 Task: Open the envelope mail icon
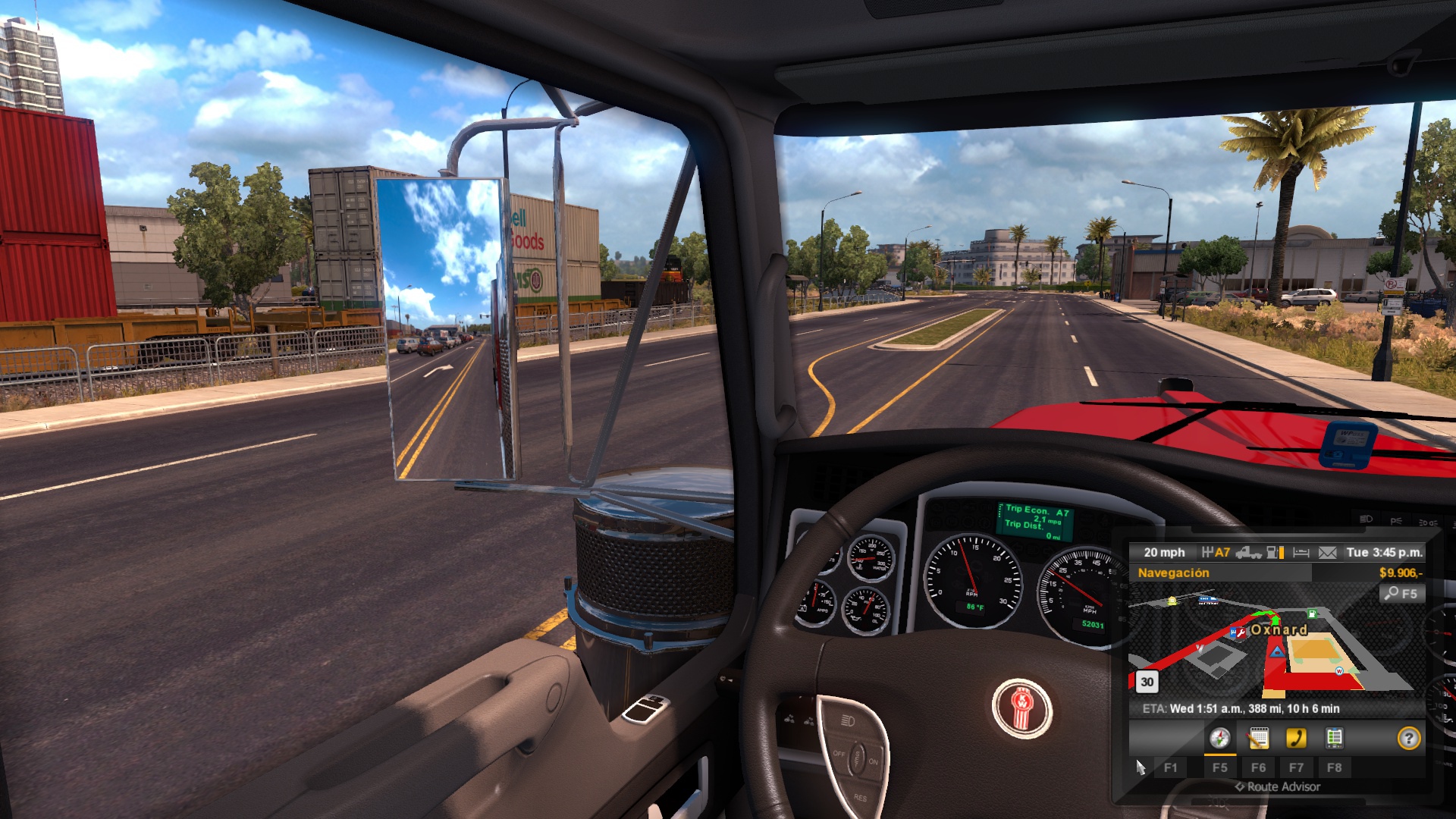pos(1327,553)
